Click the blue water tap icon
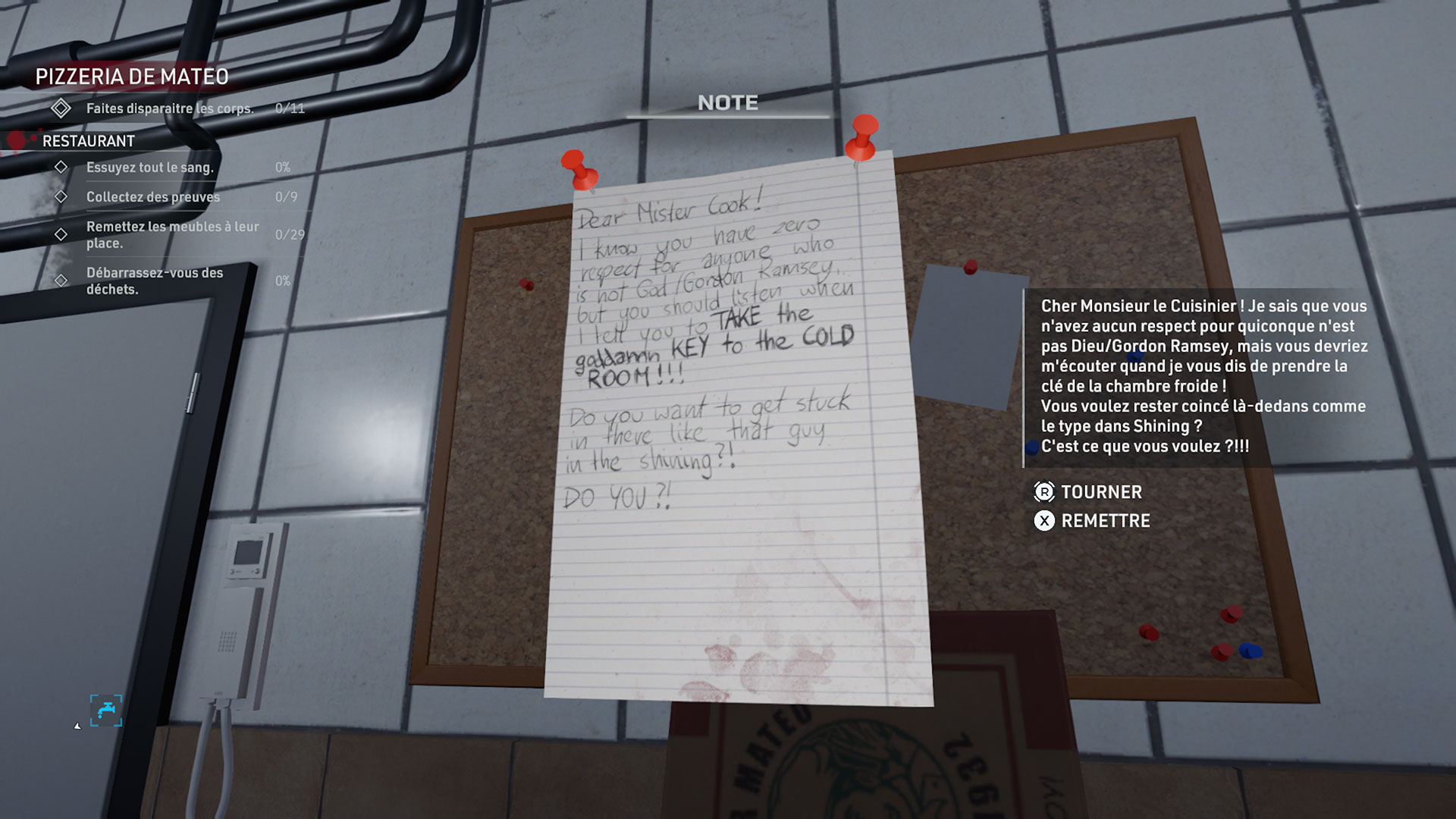The width and height of the screenshot is (1456, 819). [x=106, y=711]
